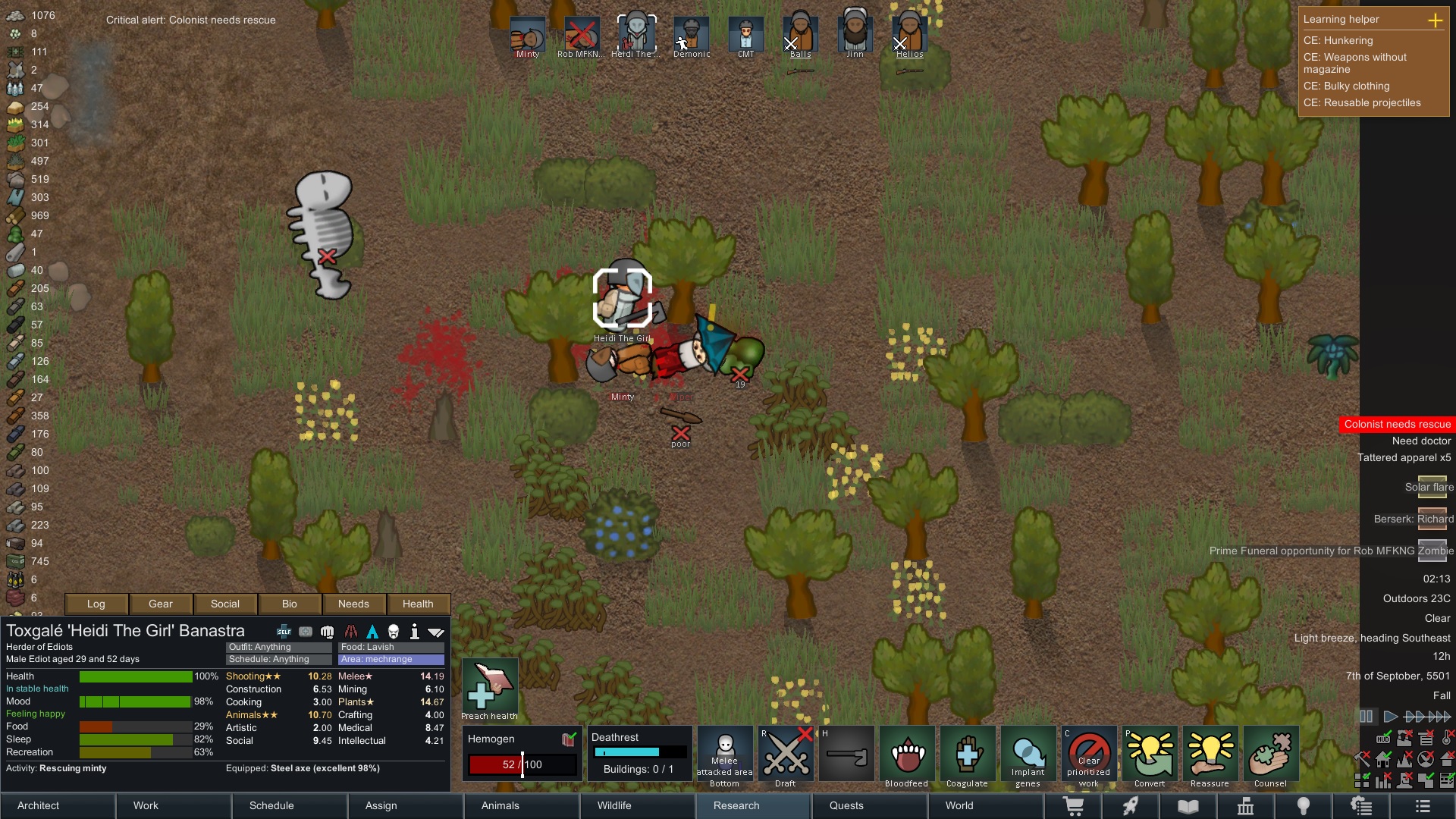Click the Colonist needs rescue alert

(1397, 424)
